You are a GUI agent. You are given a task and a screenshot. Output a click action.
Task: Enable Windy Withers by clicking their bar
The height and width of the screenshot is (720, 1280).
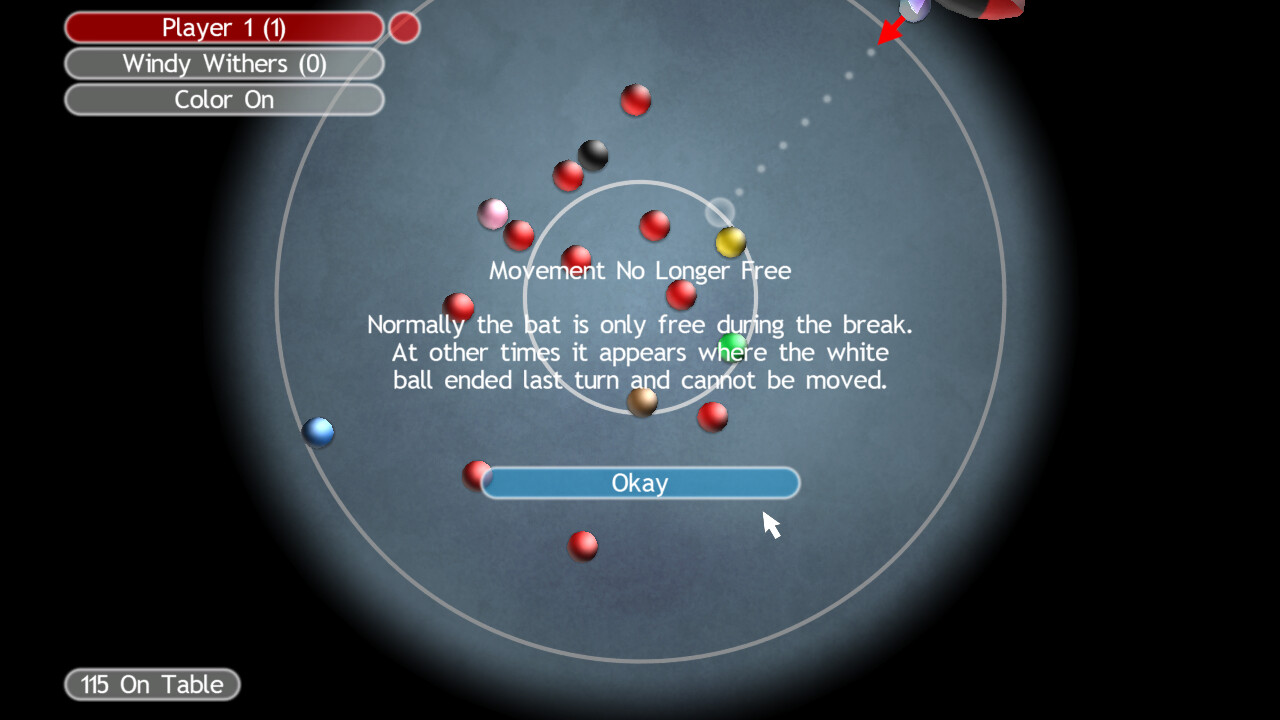[224, 63]
